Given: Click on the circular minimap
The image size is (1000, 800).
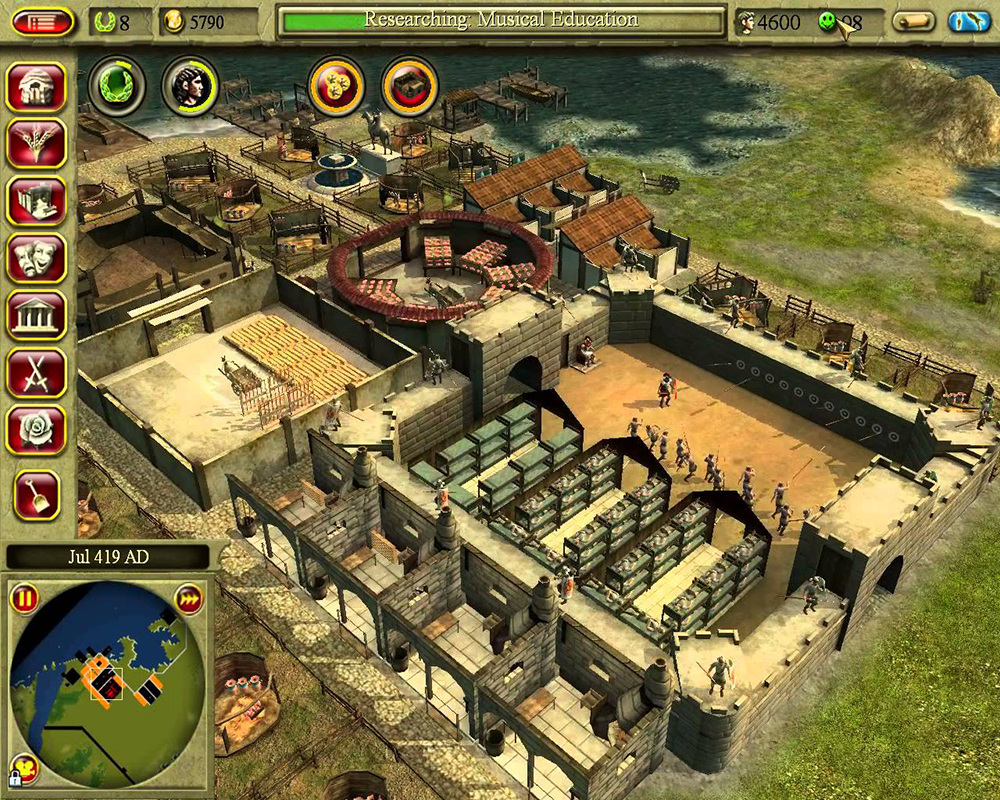Looking at the screenshot, I should click(x=107, y=680).
